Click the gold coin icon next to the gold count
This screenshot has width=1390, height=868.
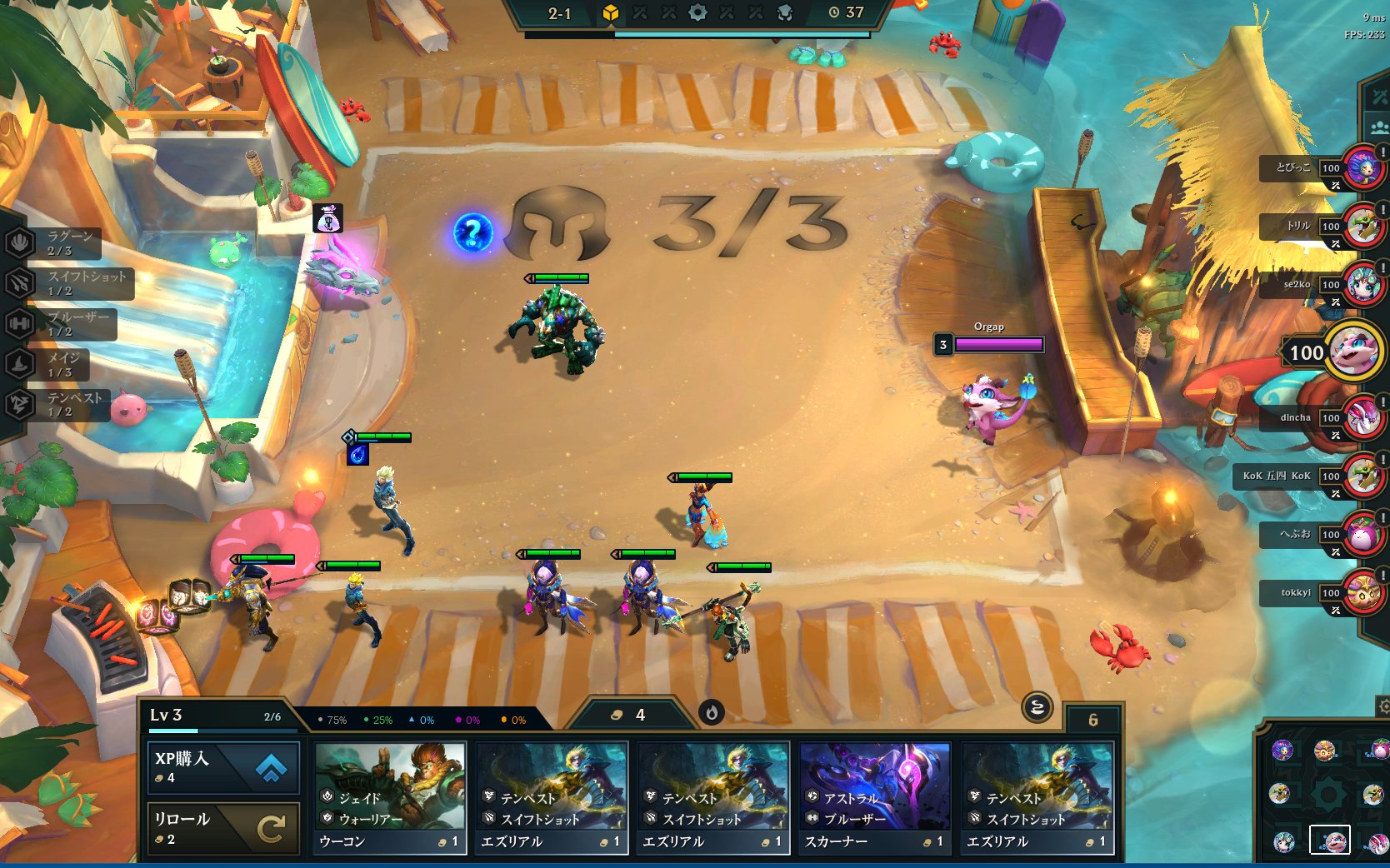[x=617, y=715]
